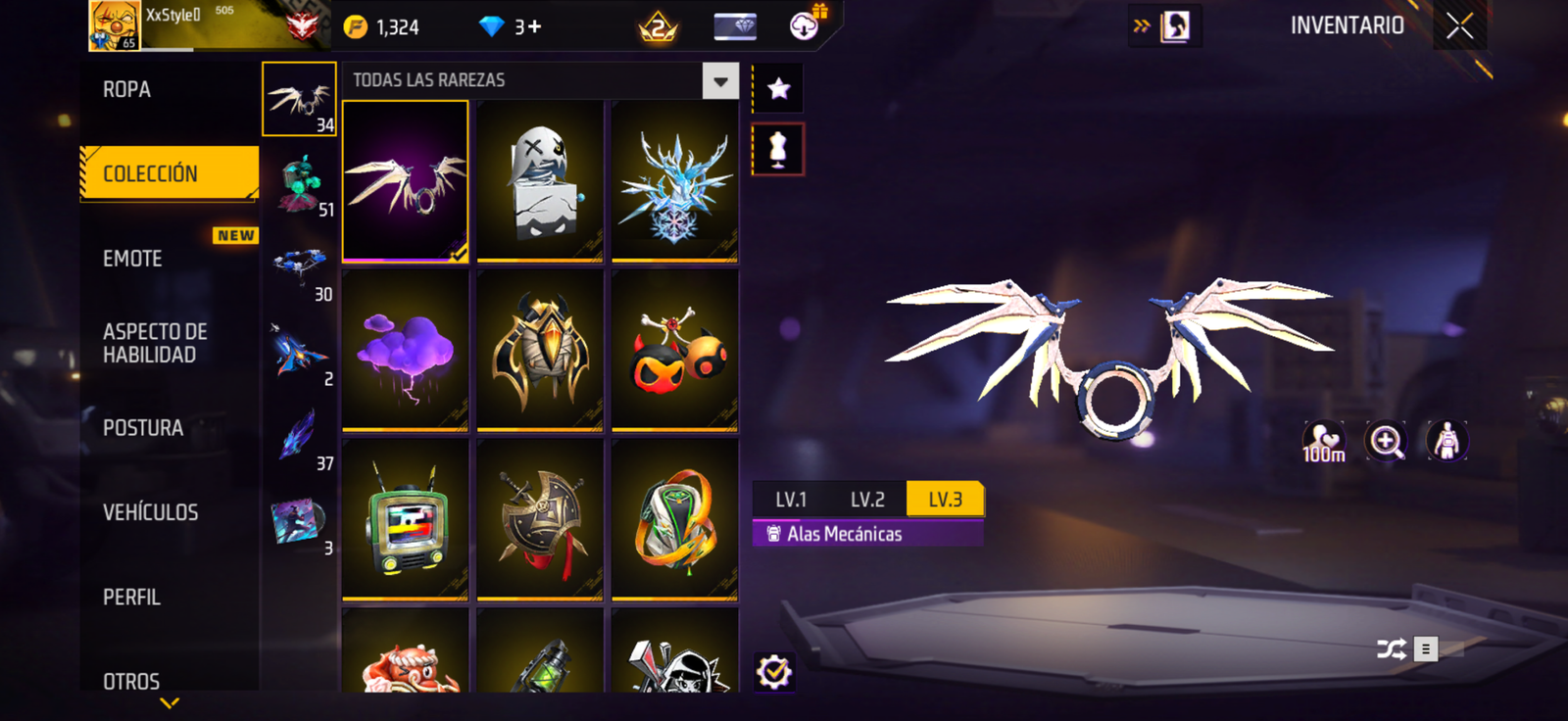
Task: Open Aspecto de Habilidad menu
Action: pos(155,343)
